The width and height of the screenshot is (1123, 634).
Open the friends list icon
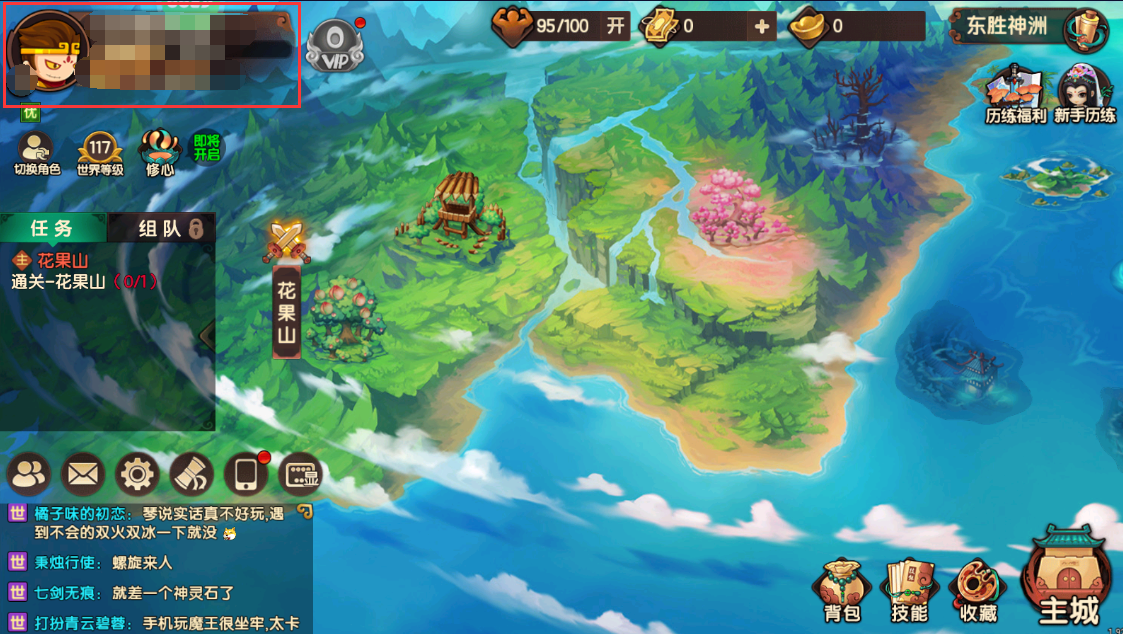click(x=29, y=474)
